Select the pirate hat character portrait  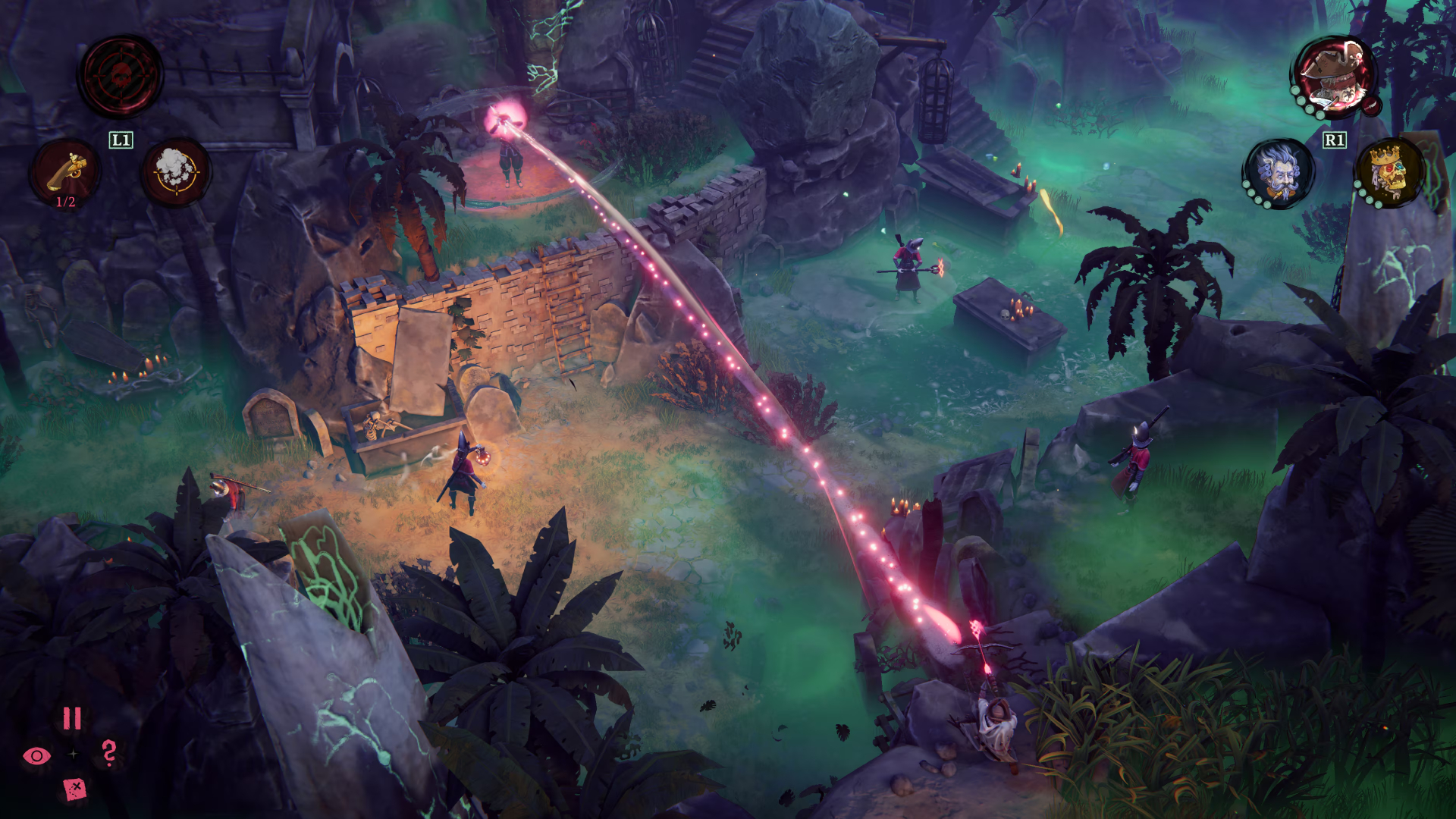point(1335,77)
